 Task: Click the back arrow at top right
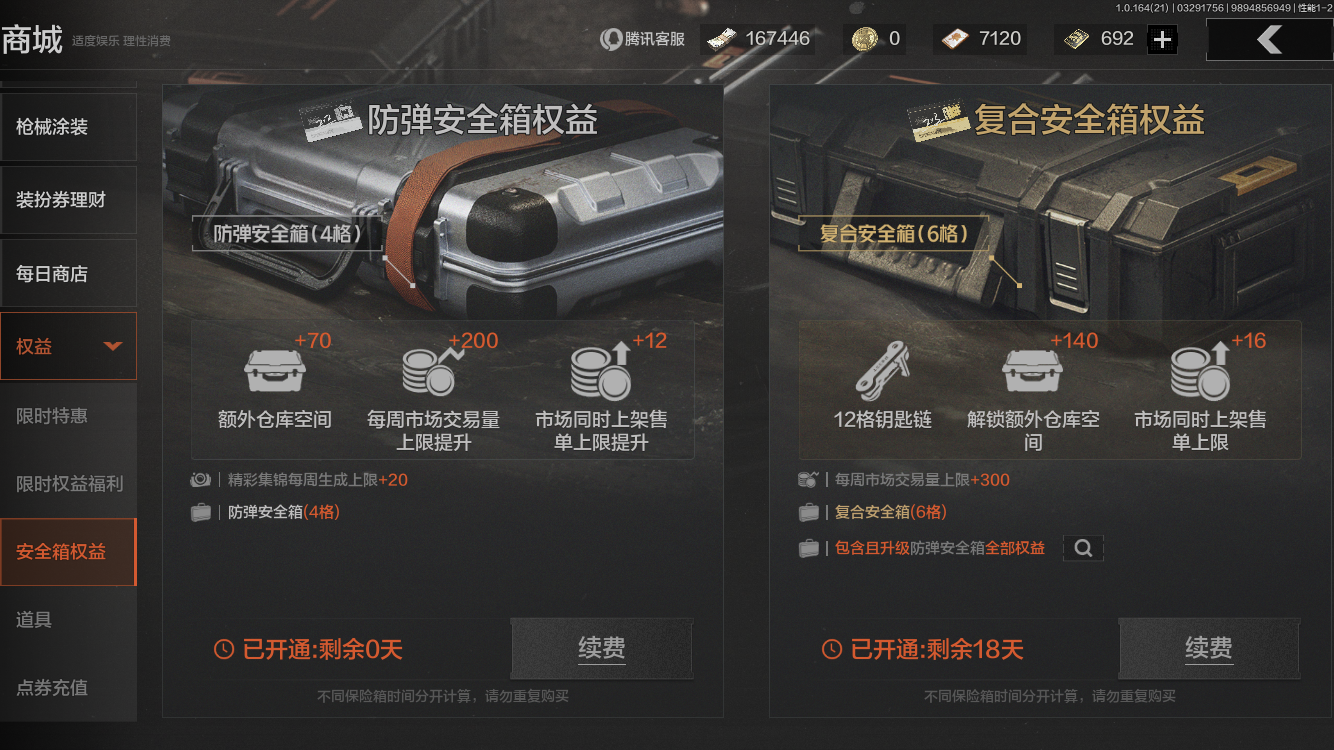(x=1270, y=39)
